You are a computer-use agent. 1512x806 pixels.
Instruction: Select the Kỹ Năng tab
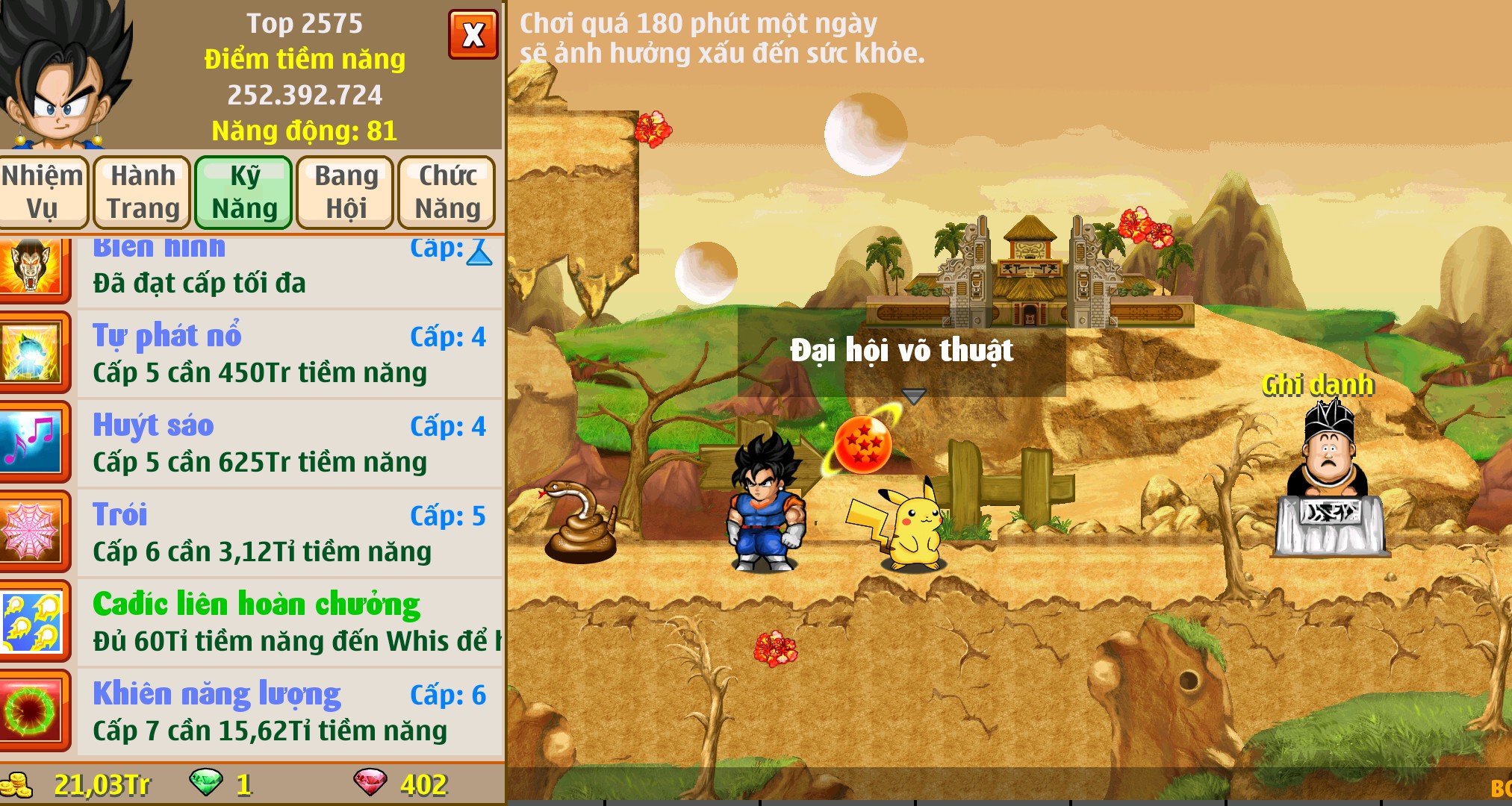(244, 192)
